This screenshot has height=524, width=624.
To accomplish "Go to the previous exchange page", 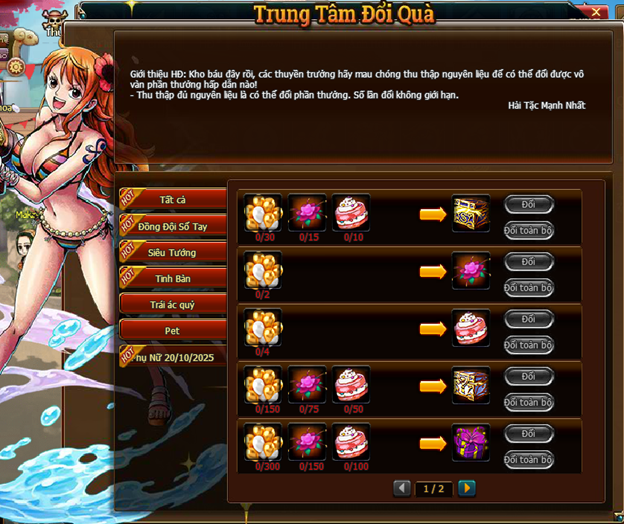I will coord(402,488).
